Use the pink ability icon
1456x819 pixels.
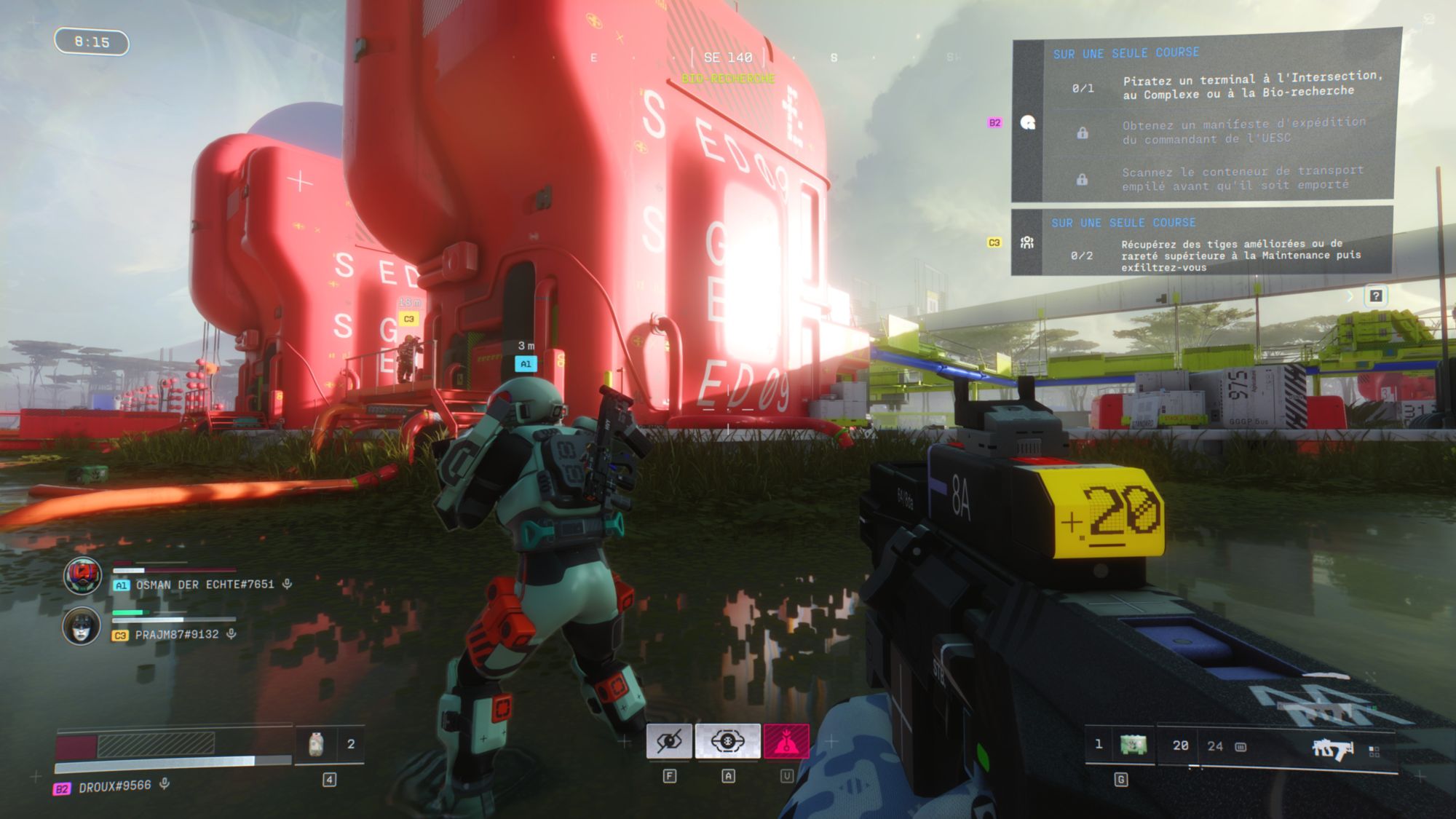click(786, 742)
